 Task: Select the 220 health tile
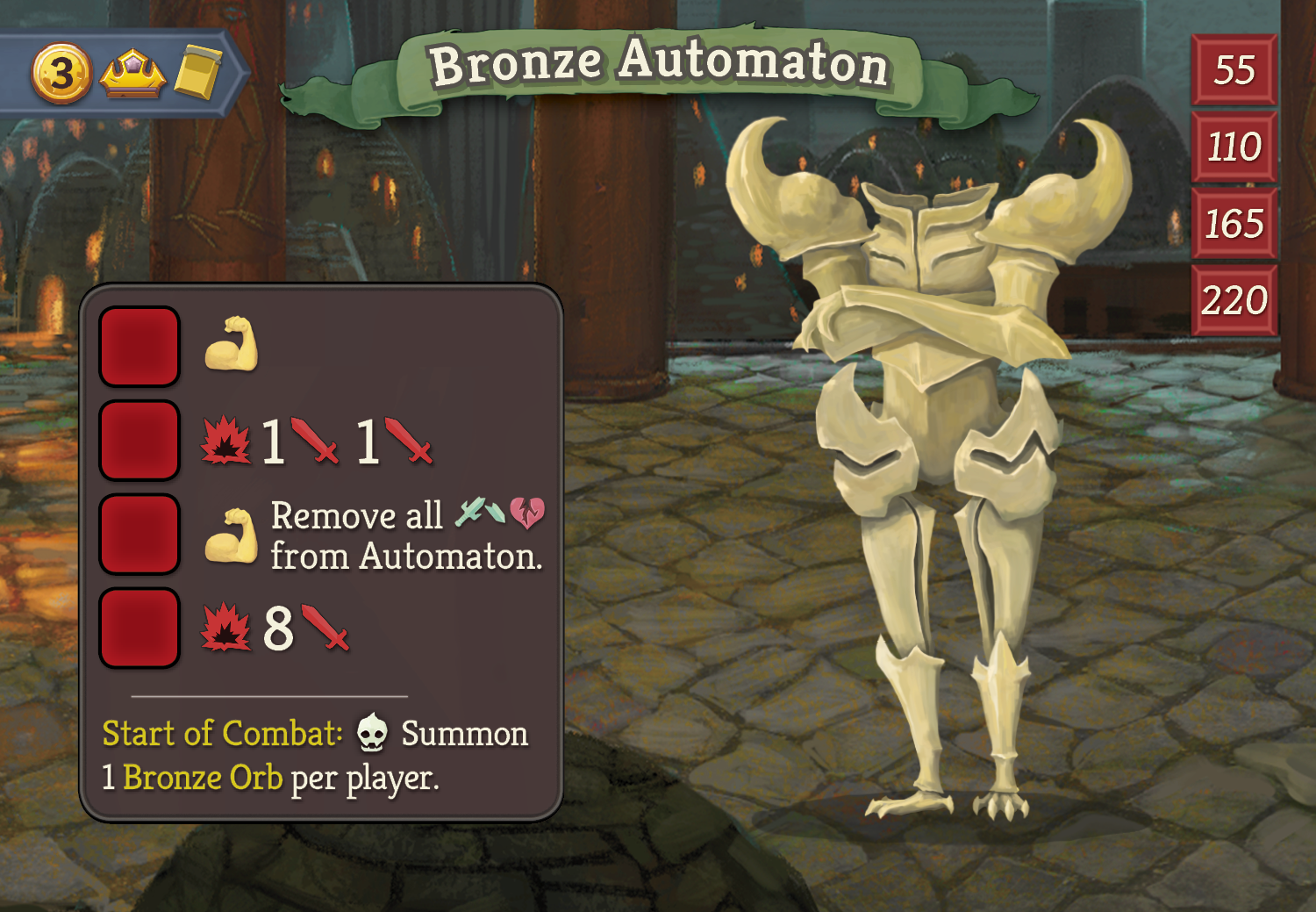coord(1234,301)
